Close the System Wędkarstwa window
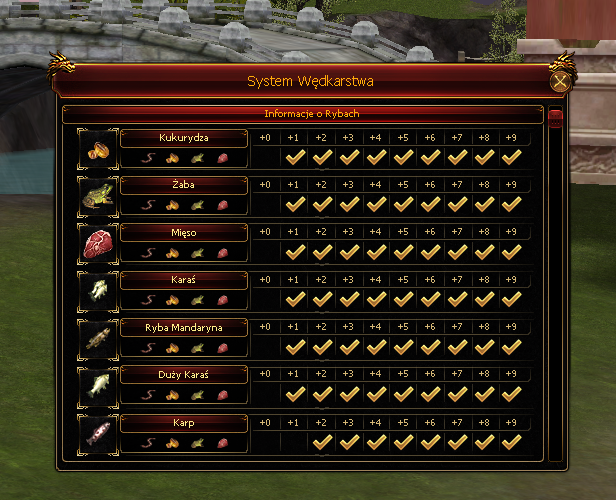Screen dimensions: 616x500 (x=560, y=81)
